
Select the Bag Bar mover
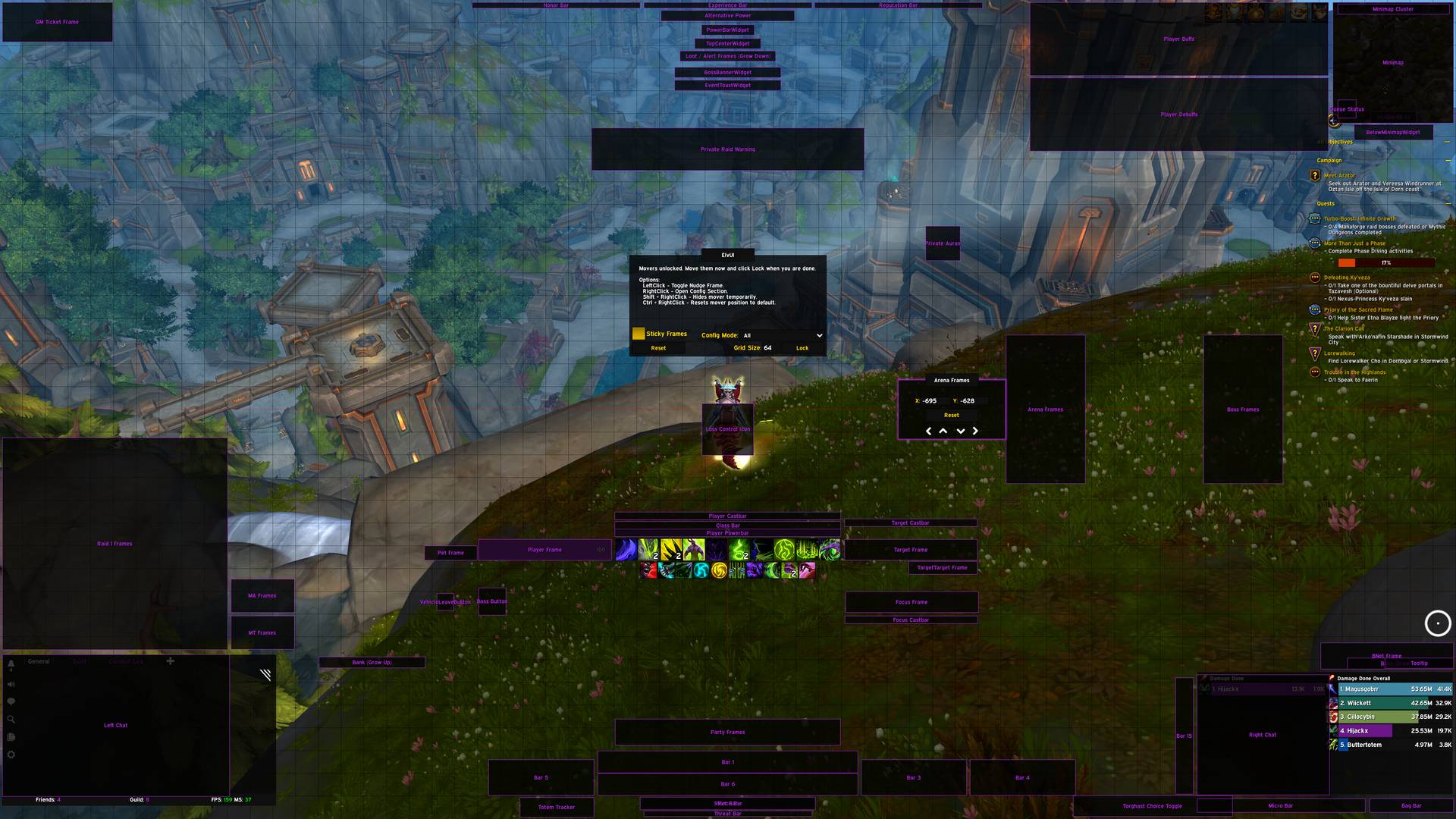coord(1411,806)
